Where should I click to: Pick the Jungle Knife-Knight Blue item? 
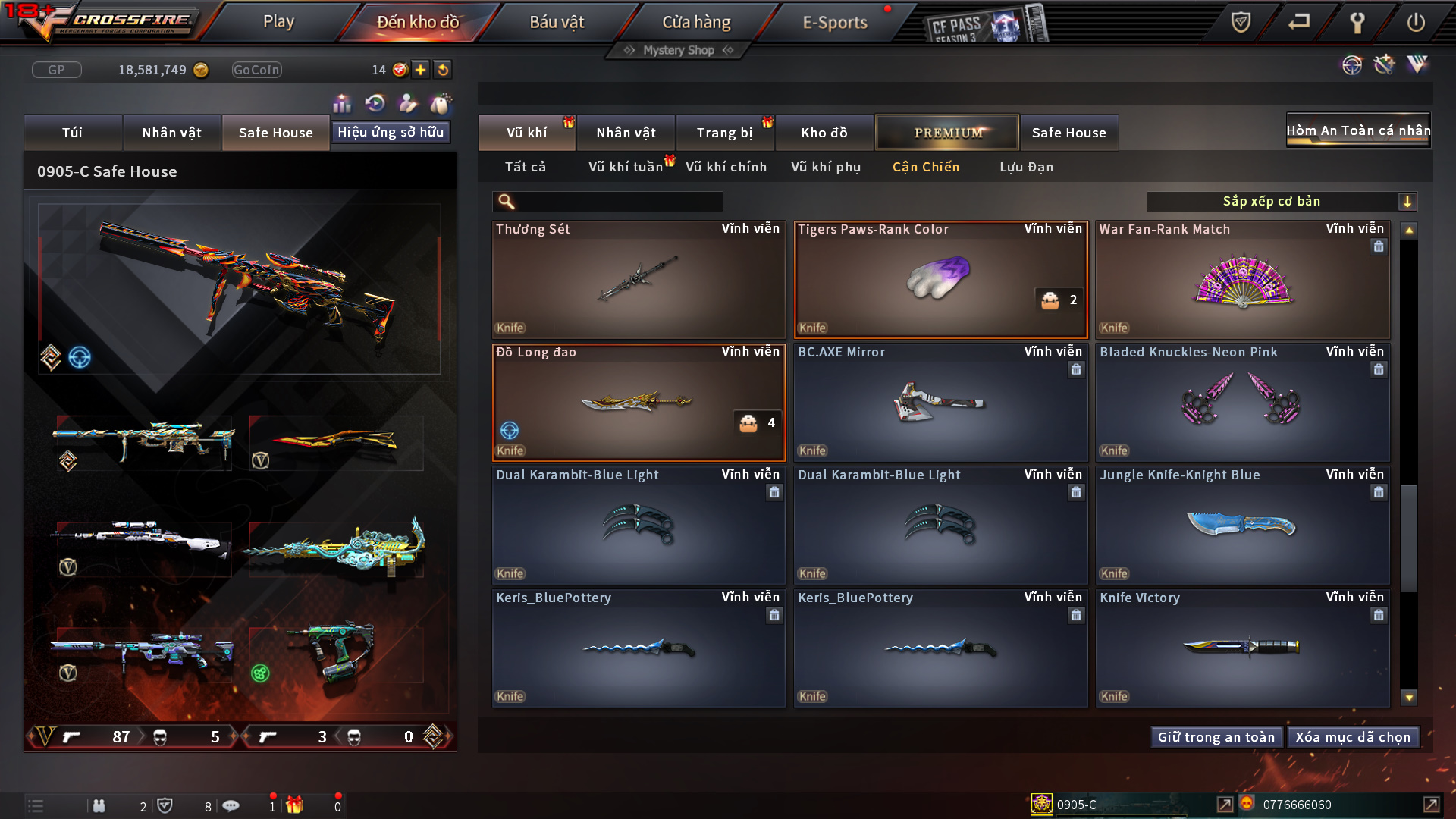(1242, 526)
